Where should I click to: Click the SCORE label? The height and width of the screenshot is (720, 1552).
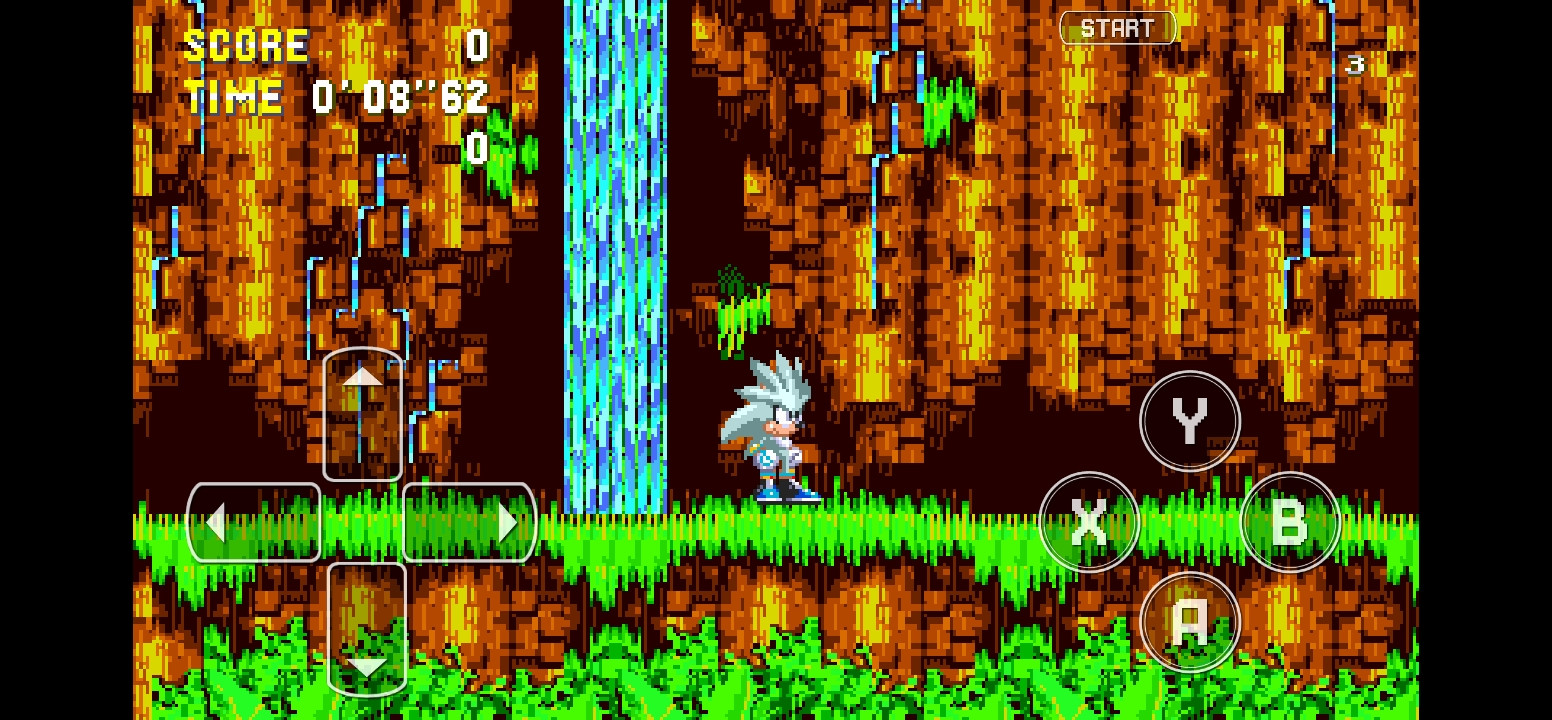pos(246,44)
